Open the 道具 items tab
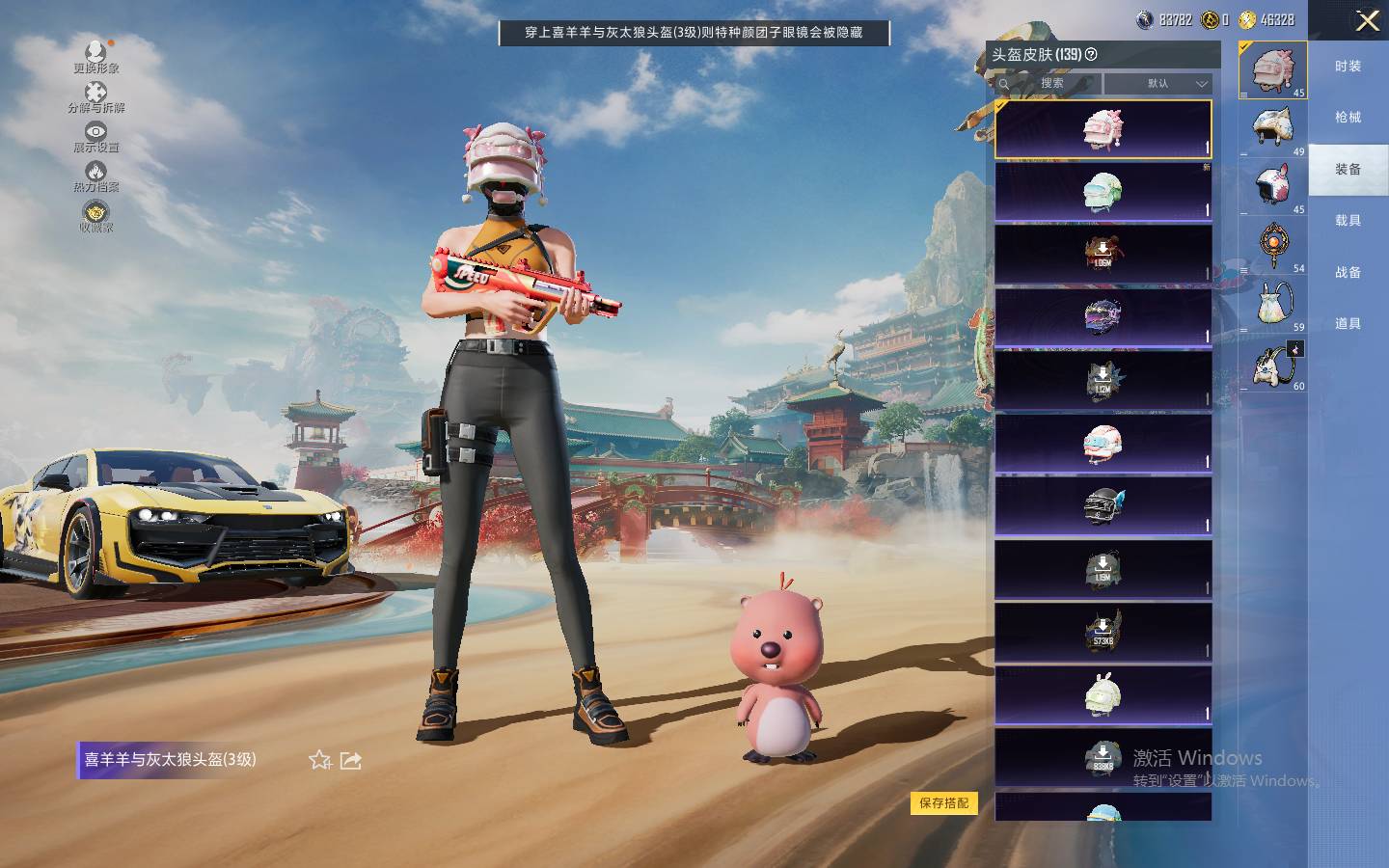The width and height of the screenshot is (1389, 868). (x=1348, y=324)
